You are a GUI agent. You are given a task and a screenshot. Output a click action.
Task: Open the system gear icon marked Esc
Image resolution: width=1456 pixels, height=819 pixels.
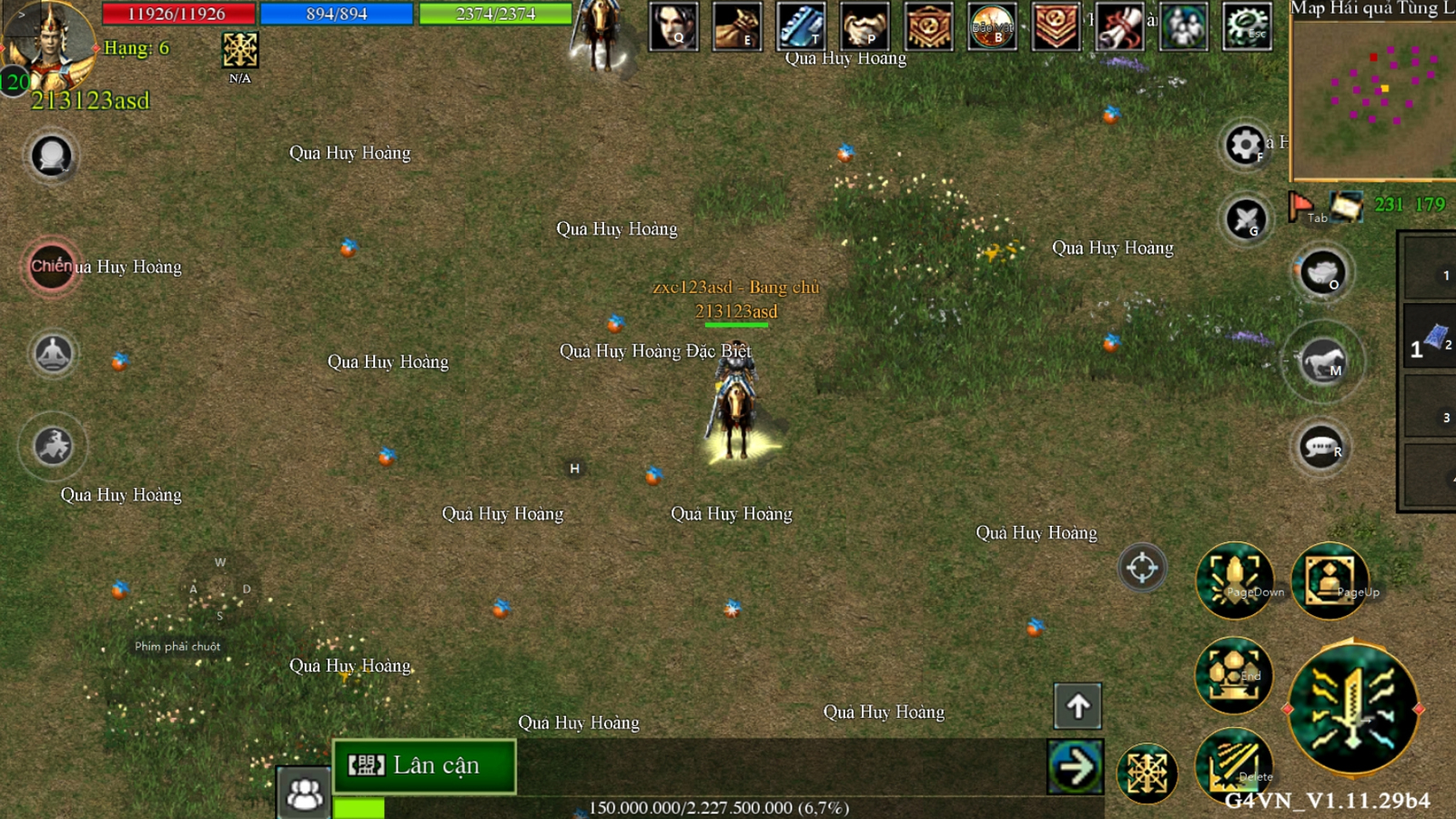(1247, 26)
